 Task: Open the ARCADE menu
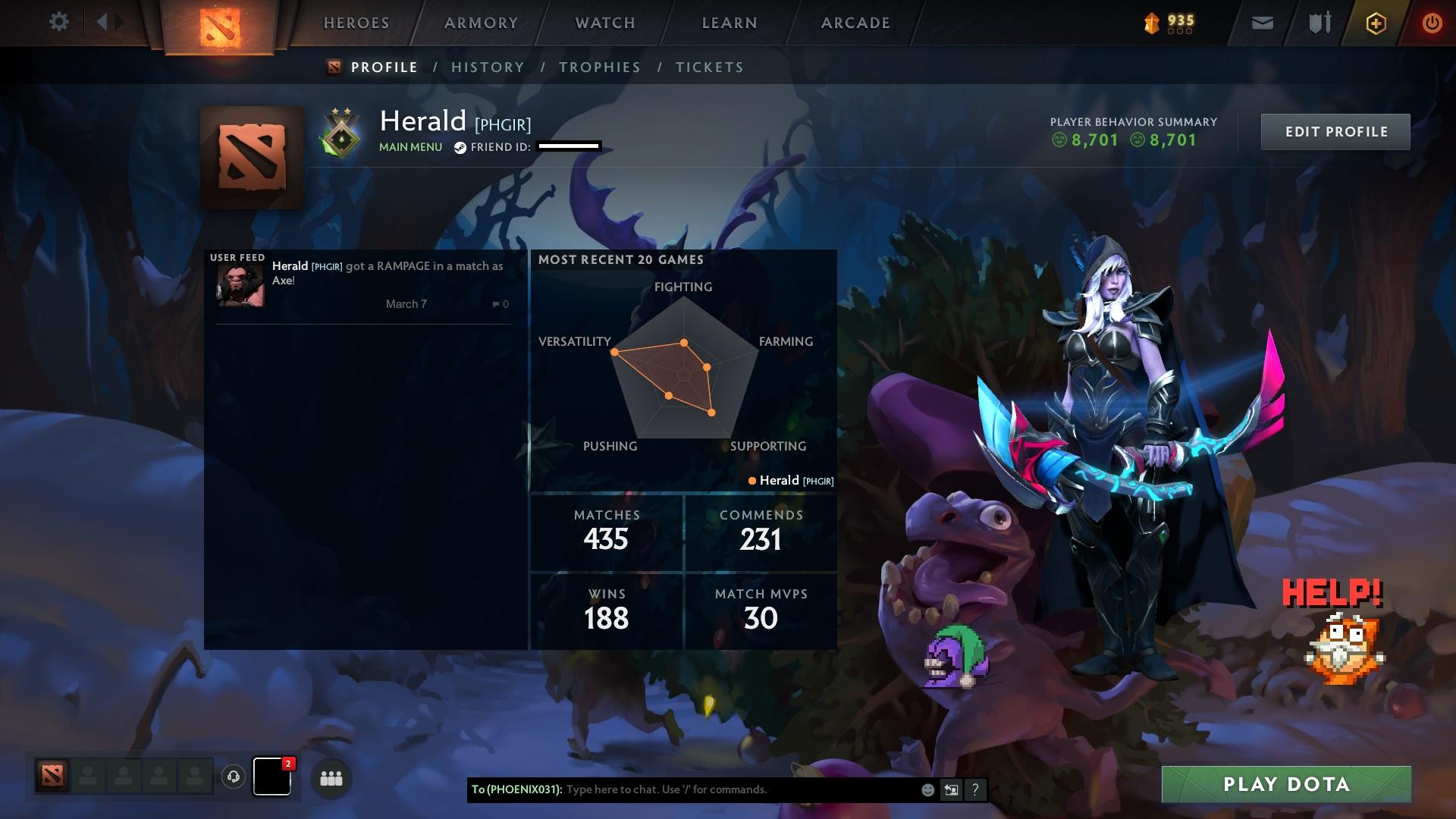[855, 23]
